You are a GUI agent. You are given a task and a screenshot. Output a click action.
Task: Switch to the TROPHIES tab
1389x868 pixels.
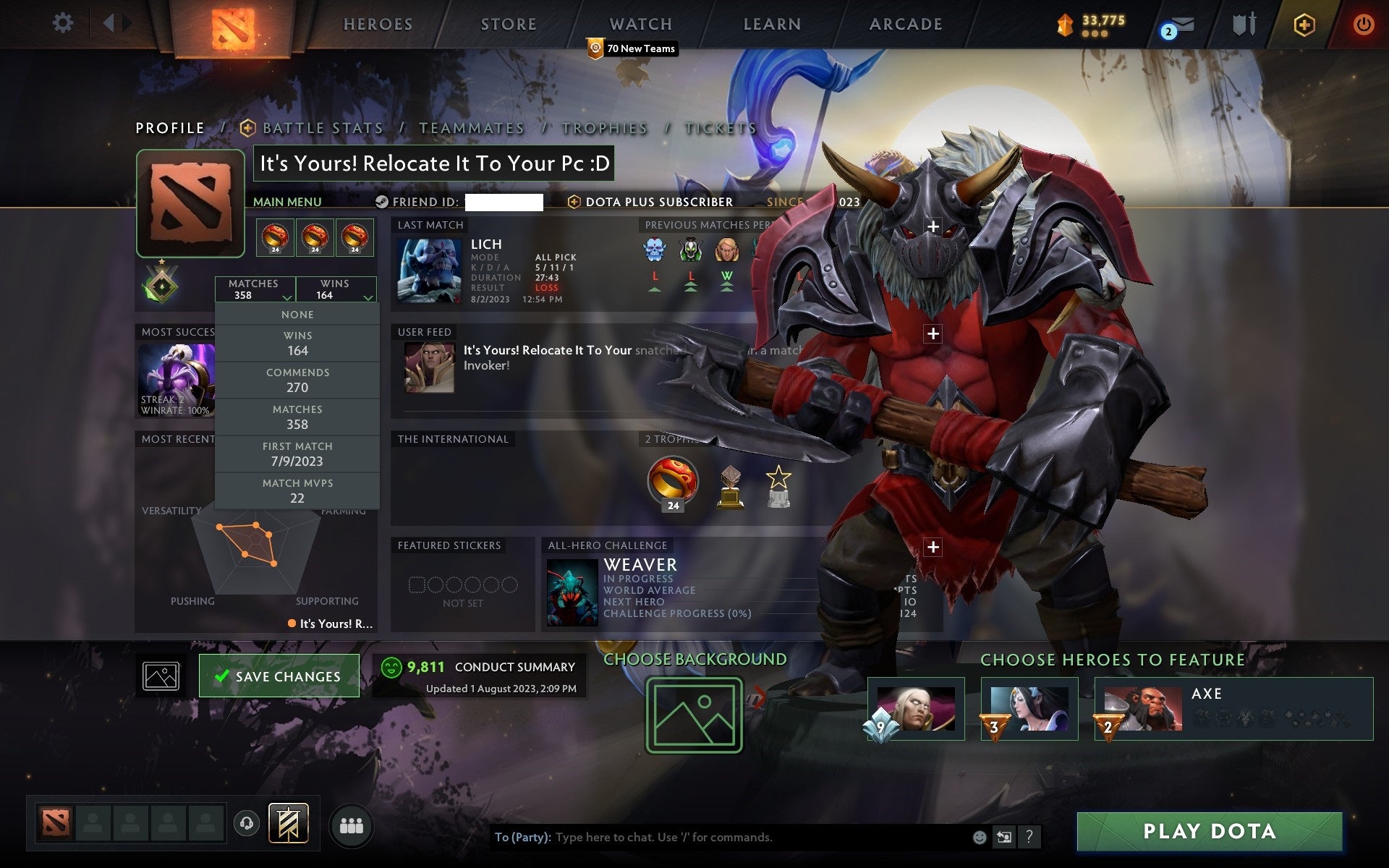(603, 127)
